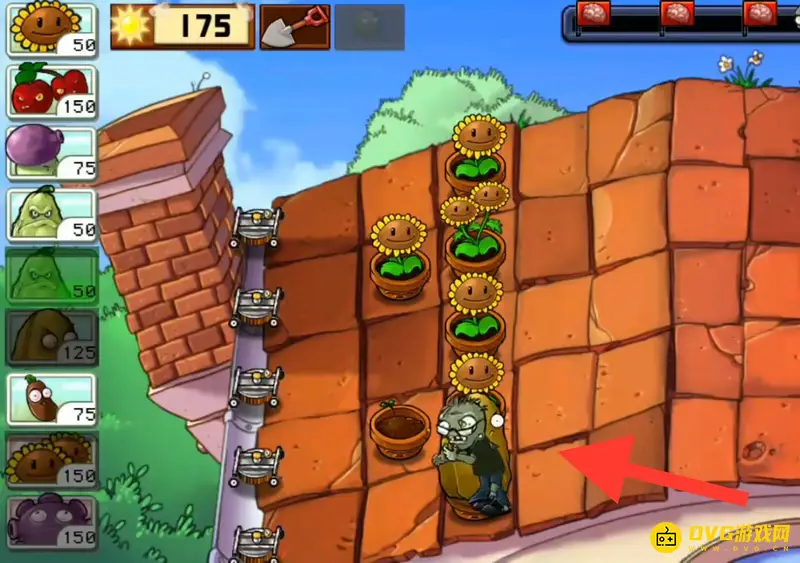Viewport: 800px width, 563px height.
Task: Click the Tall-nut seed packet costing 125
Action: point(52,337)
